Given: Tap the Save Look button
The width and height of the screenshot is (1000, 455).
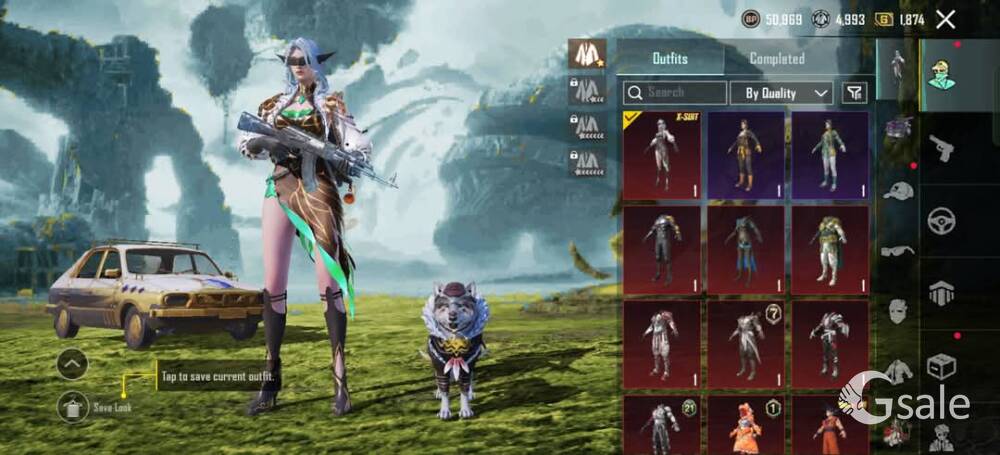Looking at the screenshot, I should 73,406.
